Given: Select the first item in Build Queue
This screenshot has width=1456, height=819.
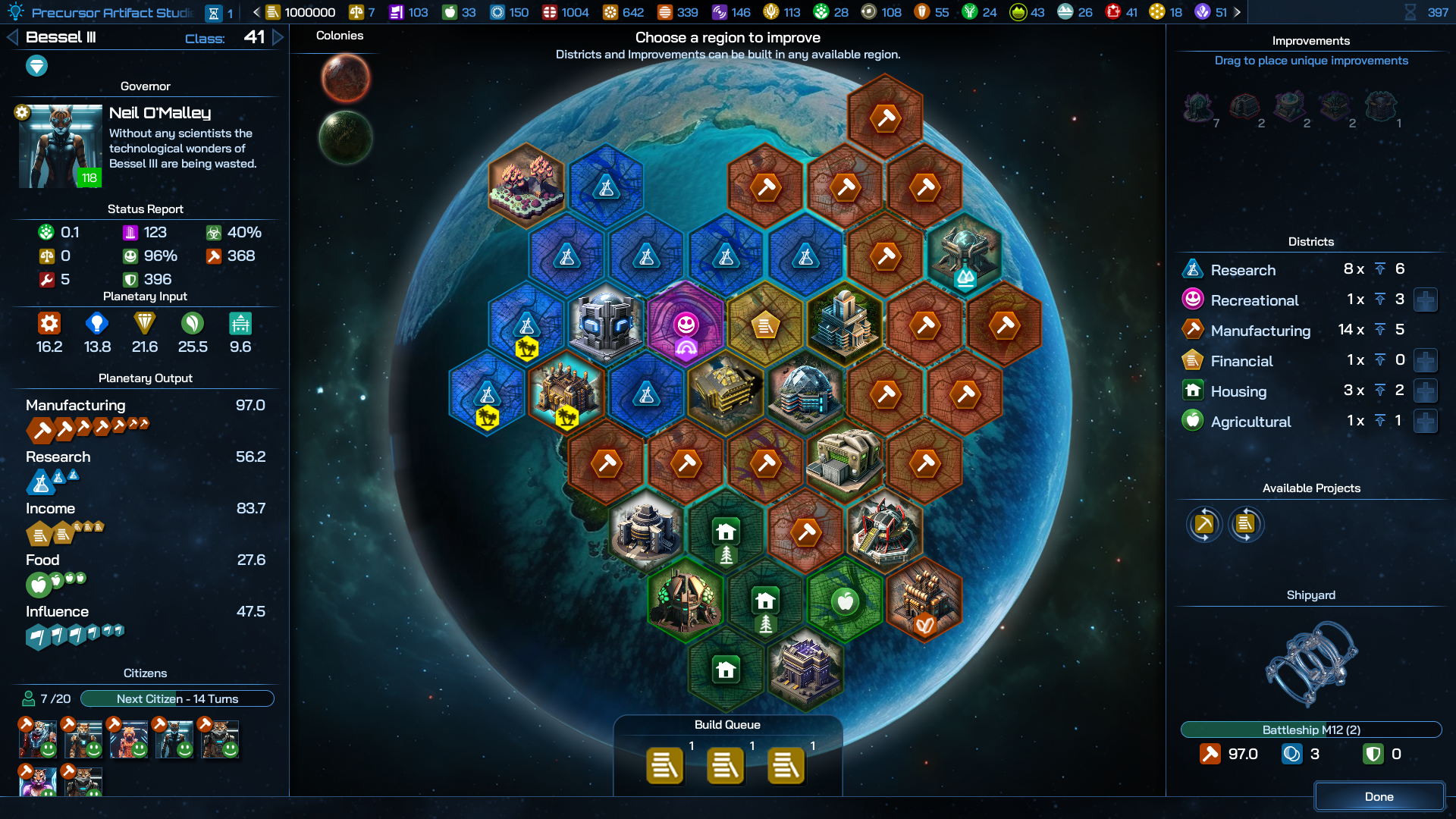Looking at the screenshot, I should [x=665, y=766].
